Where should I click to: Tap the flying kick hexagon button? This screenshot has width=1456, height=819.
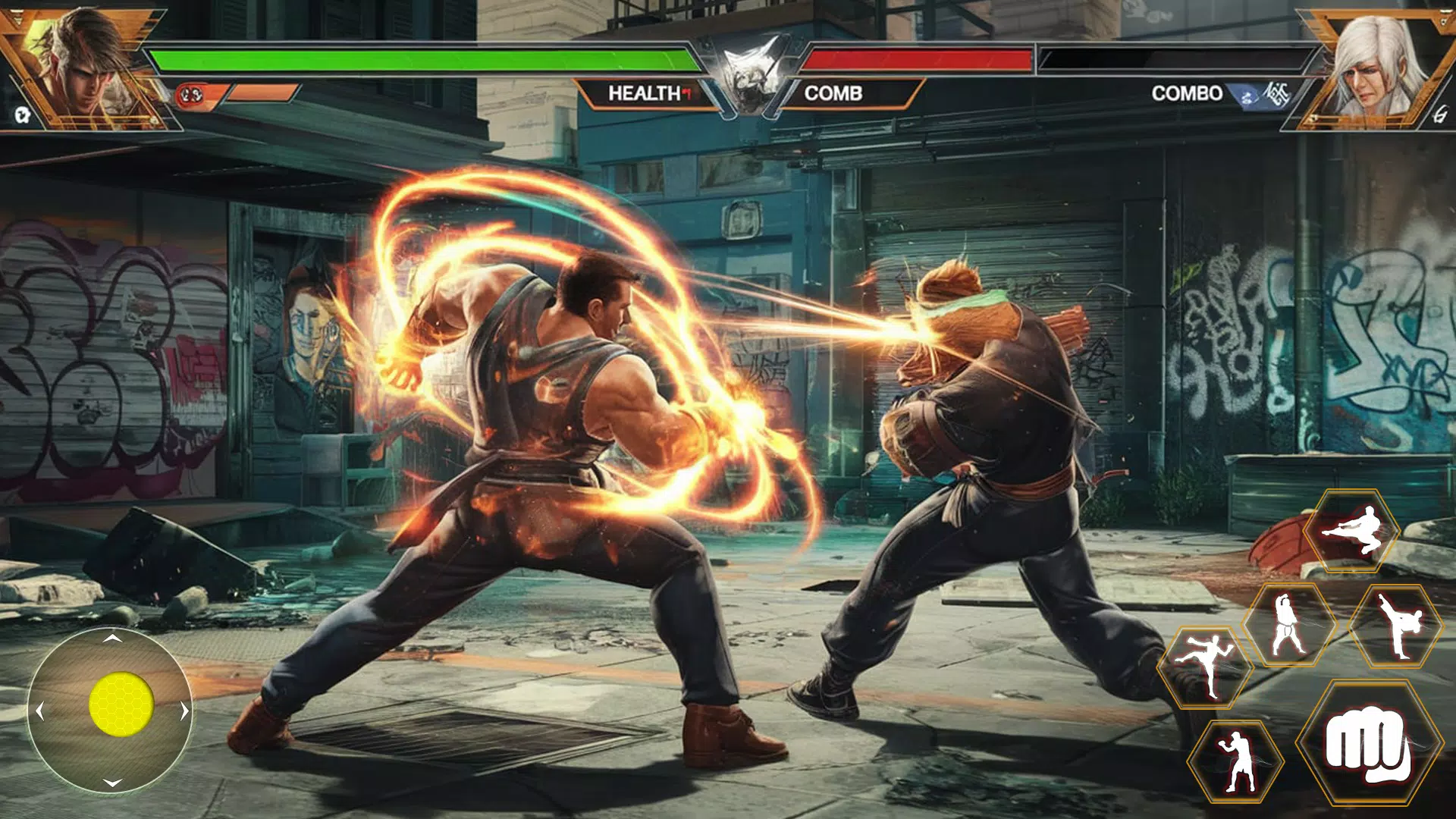[x=1352, y=531]
